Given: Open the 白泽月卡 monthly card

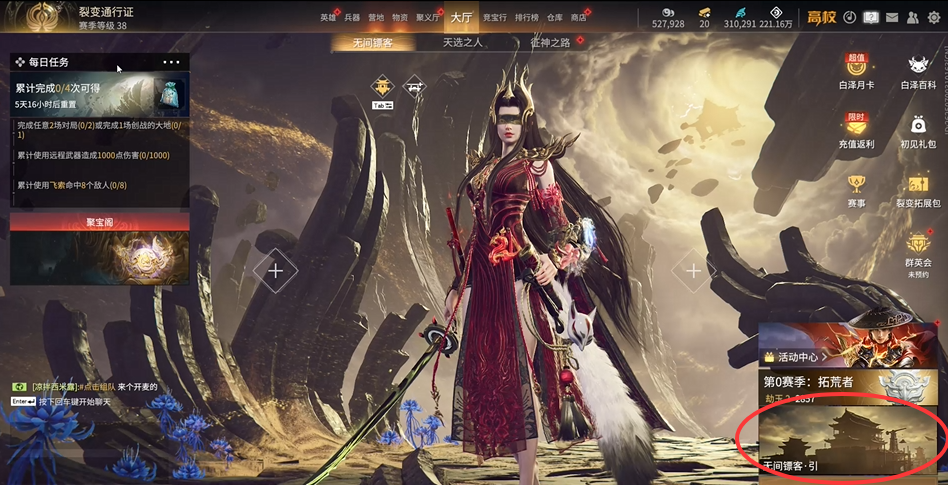Looking at the screenshot, I should coord(856,72).
